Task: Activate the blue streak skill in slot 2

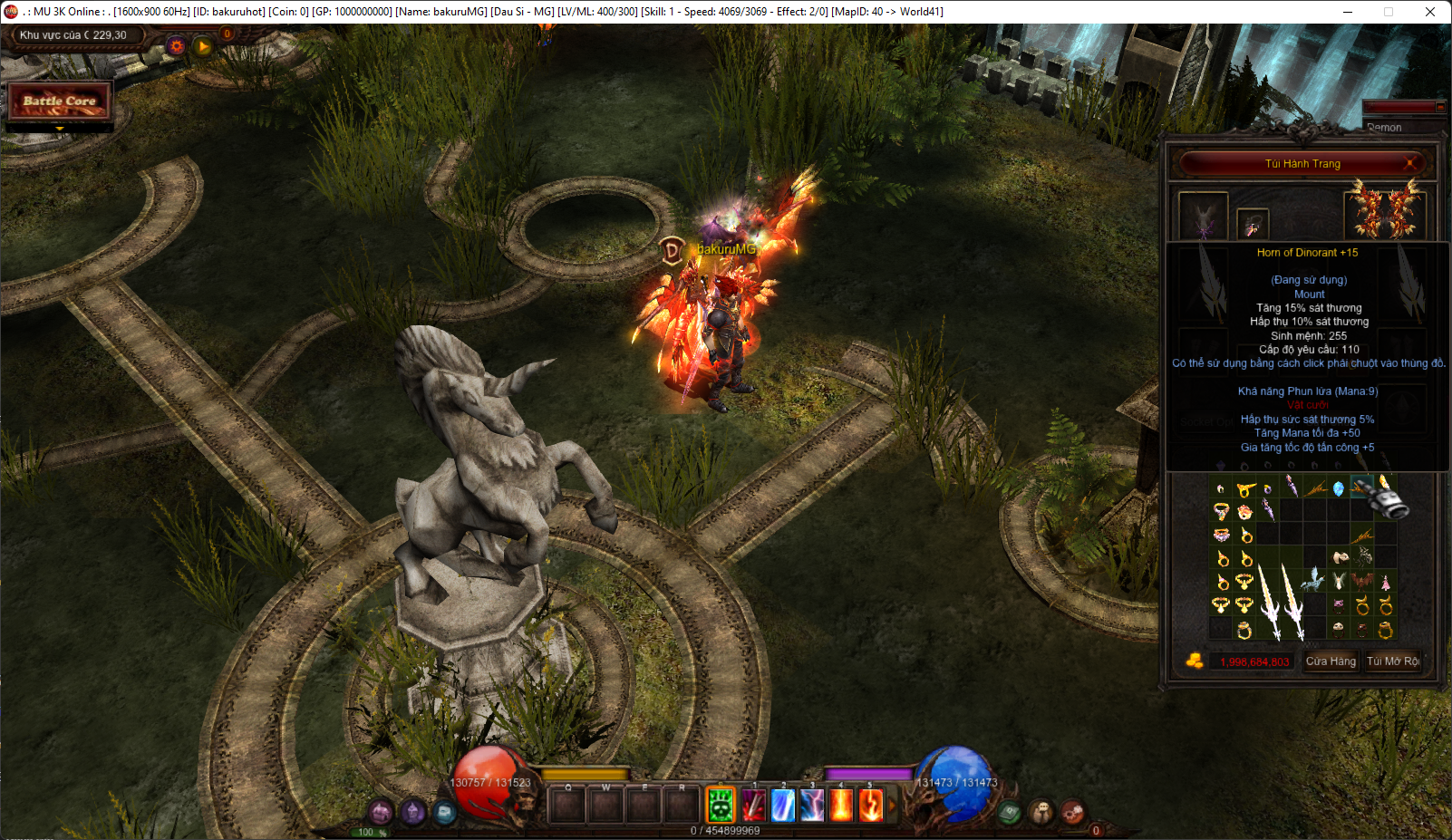Action: click(783, 805)
